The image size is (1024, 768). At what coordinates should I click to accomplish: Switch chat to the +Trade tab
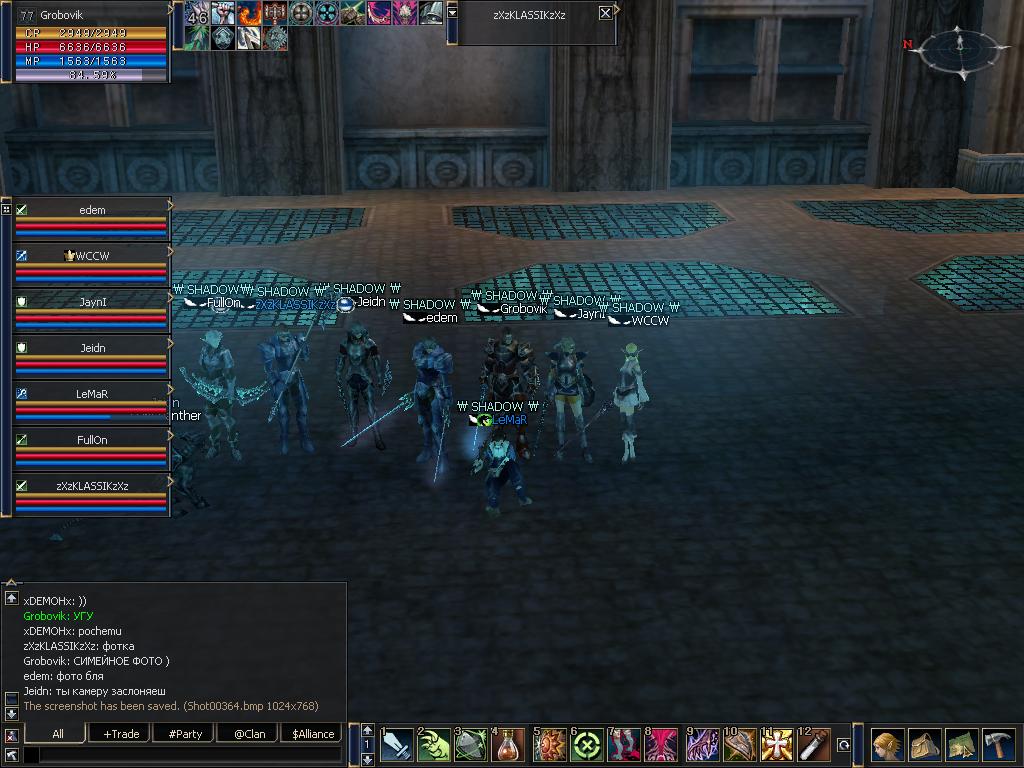pyautogui.click(x=121, y=733)
